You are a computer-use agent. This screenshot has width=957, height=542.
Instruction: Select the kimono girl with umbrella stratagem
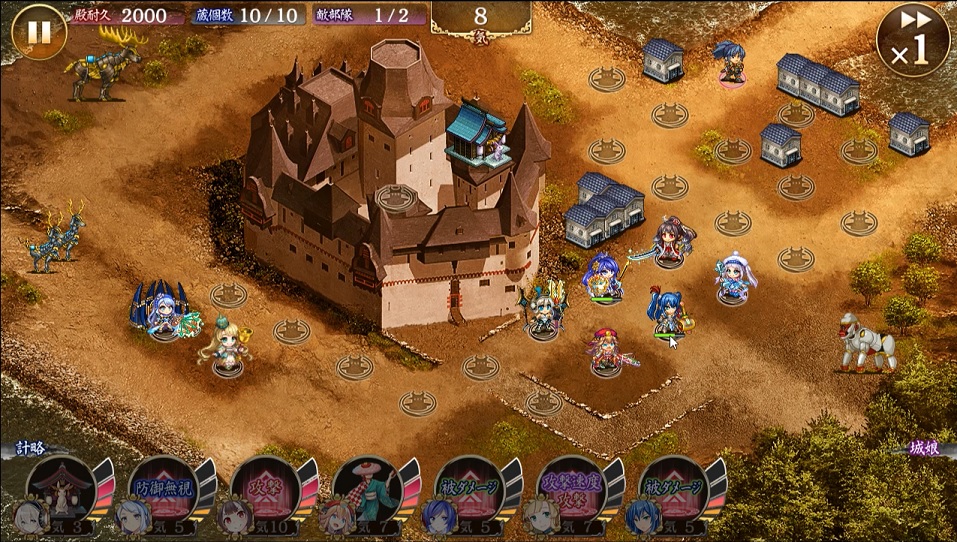(x=368, y=491)
